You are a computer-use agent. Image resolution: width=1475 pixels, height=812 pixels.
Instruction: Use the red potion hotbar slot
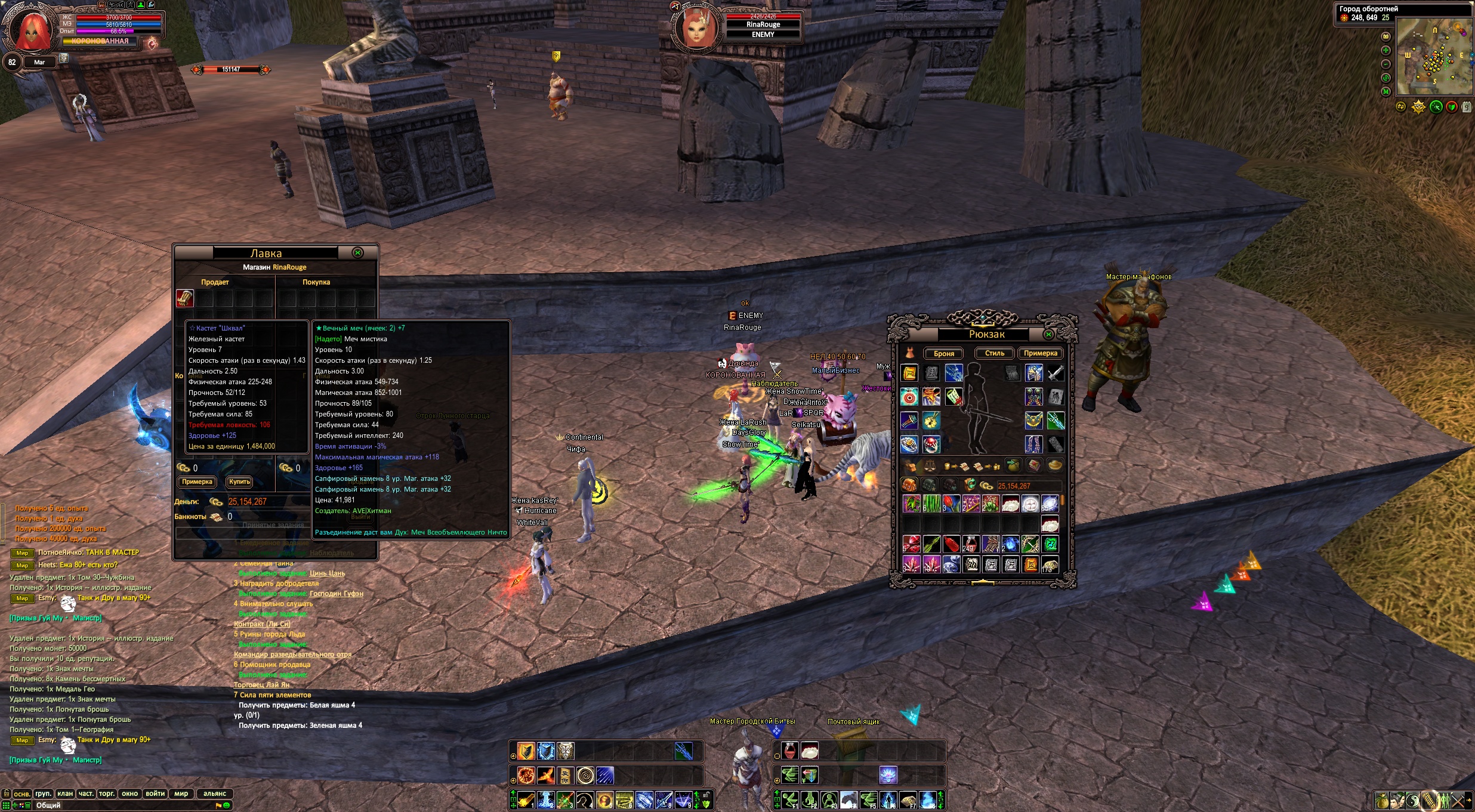tap(789, 751)
